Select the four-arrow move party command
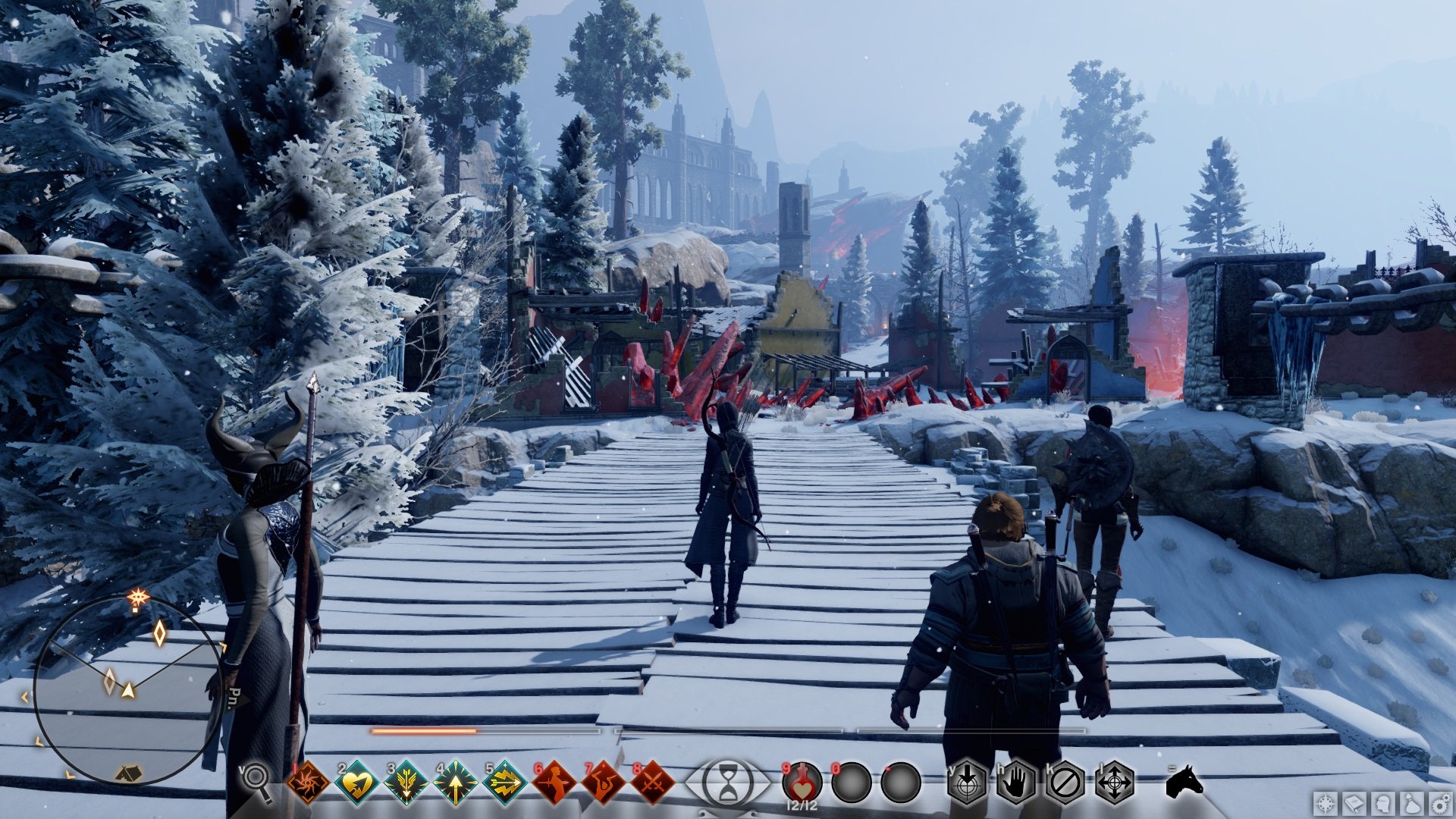 pyautogui.click(x=1115, y=783)
